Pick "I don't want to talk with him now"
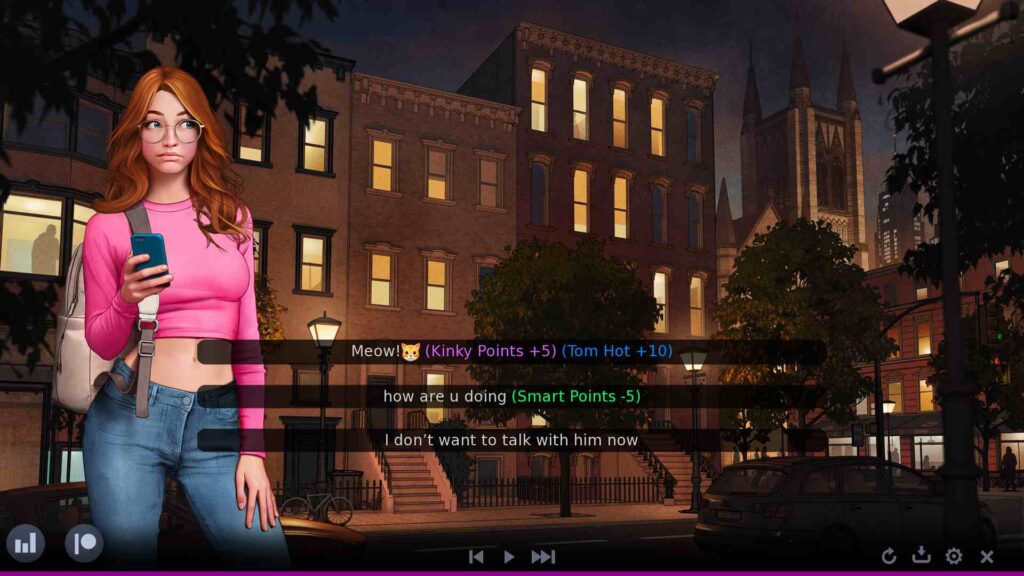 511,440
